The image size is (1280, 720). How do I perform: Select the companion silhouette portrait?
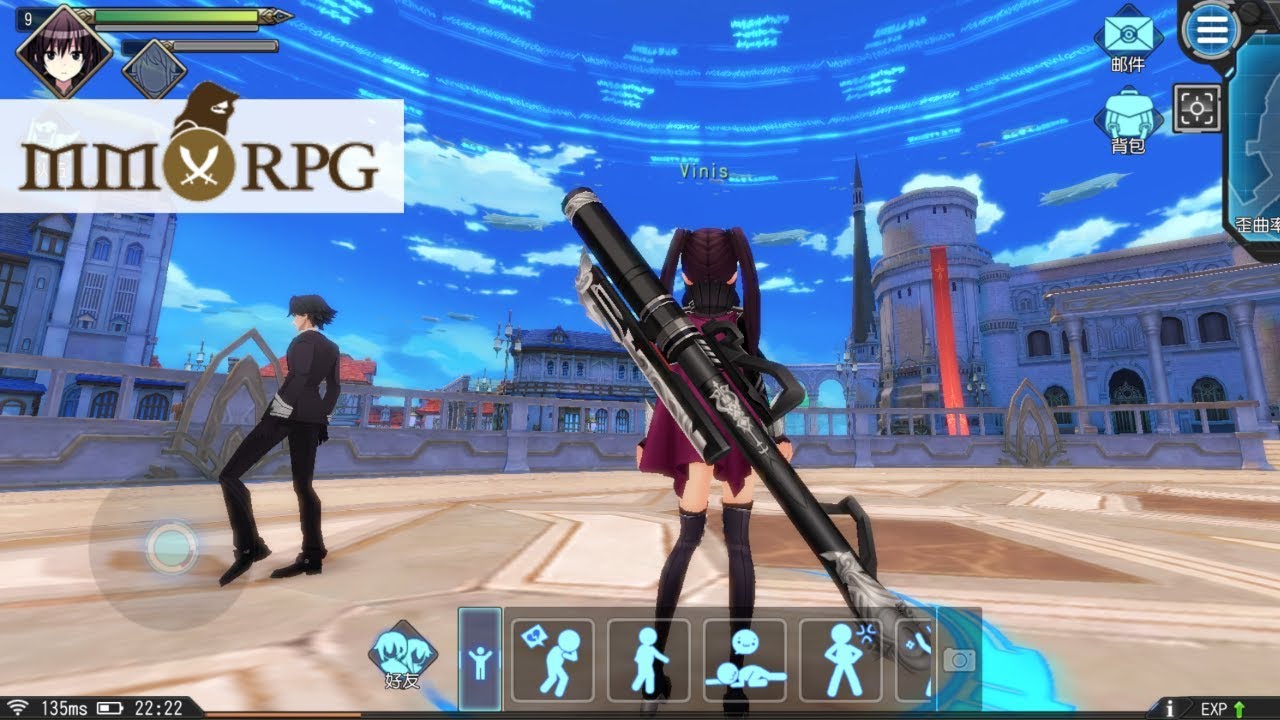[x=154, y=68]
